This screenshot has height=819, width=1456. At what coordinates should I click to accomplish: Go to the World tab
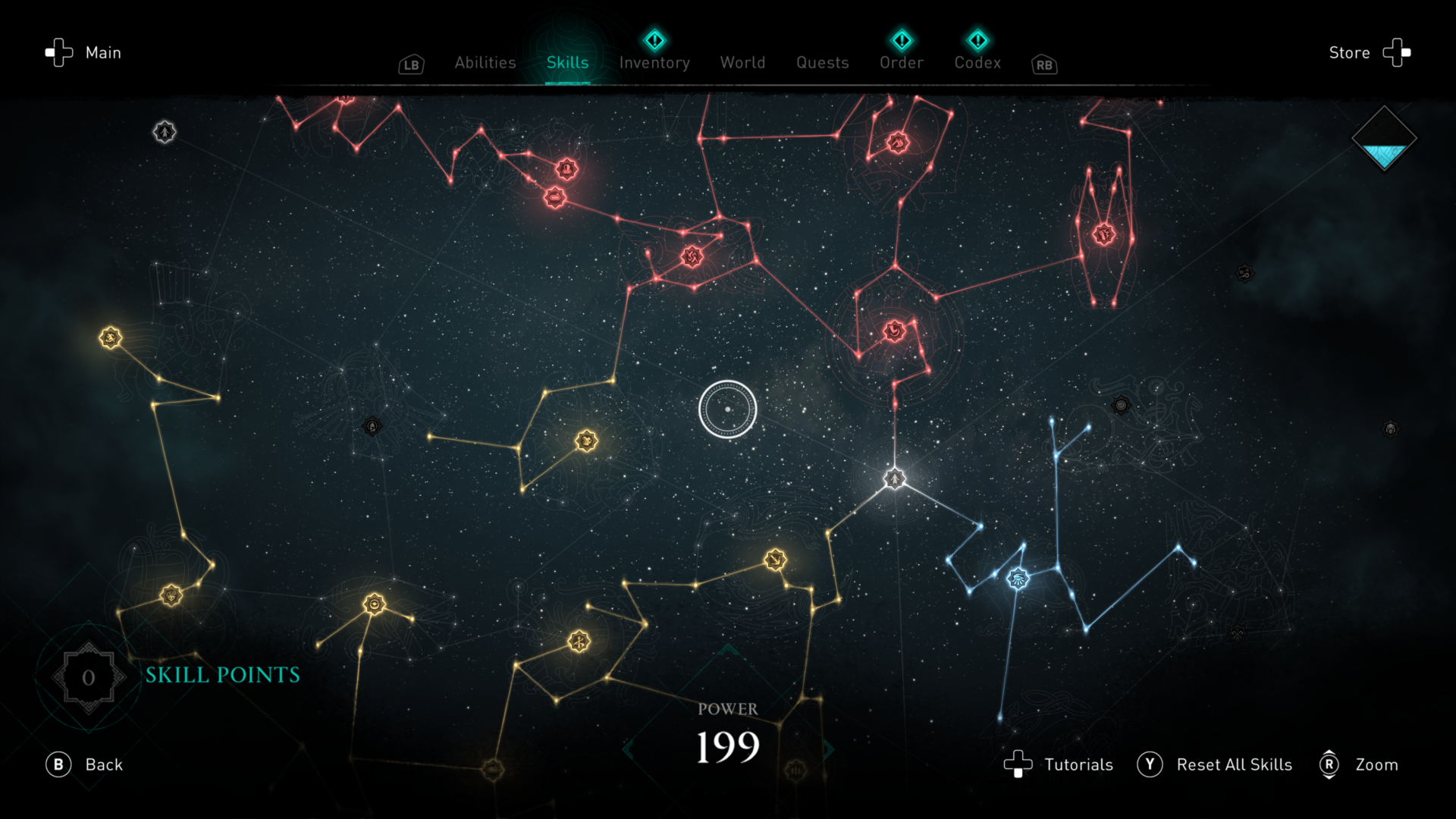click(x=742, y=63)
